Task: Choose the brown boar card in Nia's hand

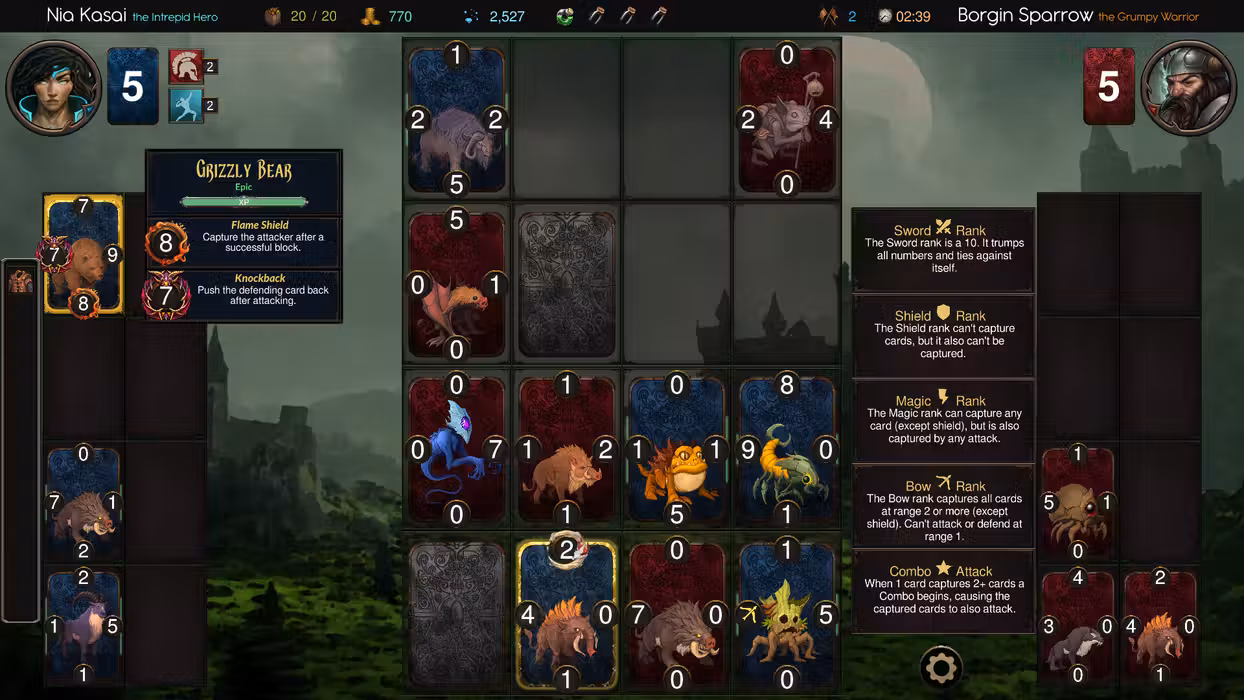Action: click(x=83, y=503)
